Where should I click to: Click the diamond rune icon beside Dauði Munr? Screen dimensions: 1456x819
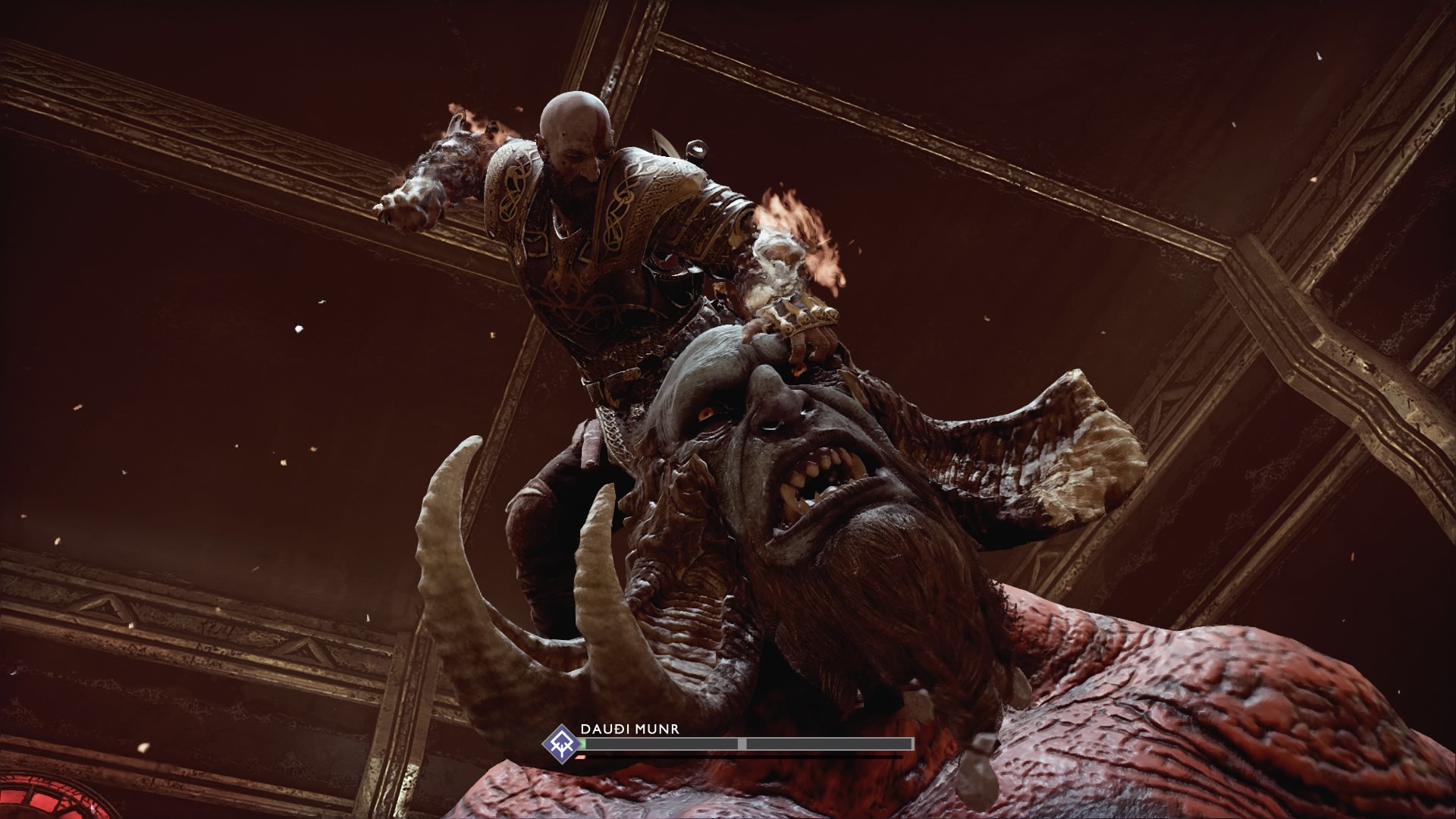[561, 743]
